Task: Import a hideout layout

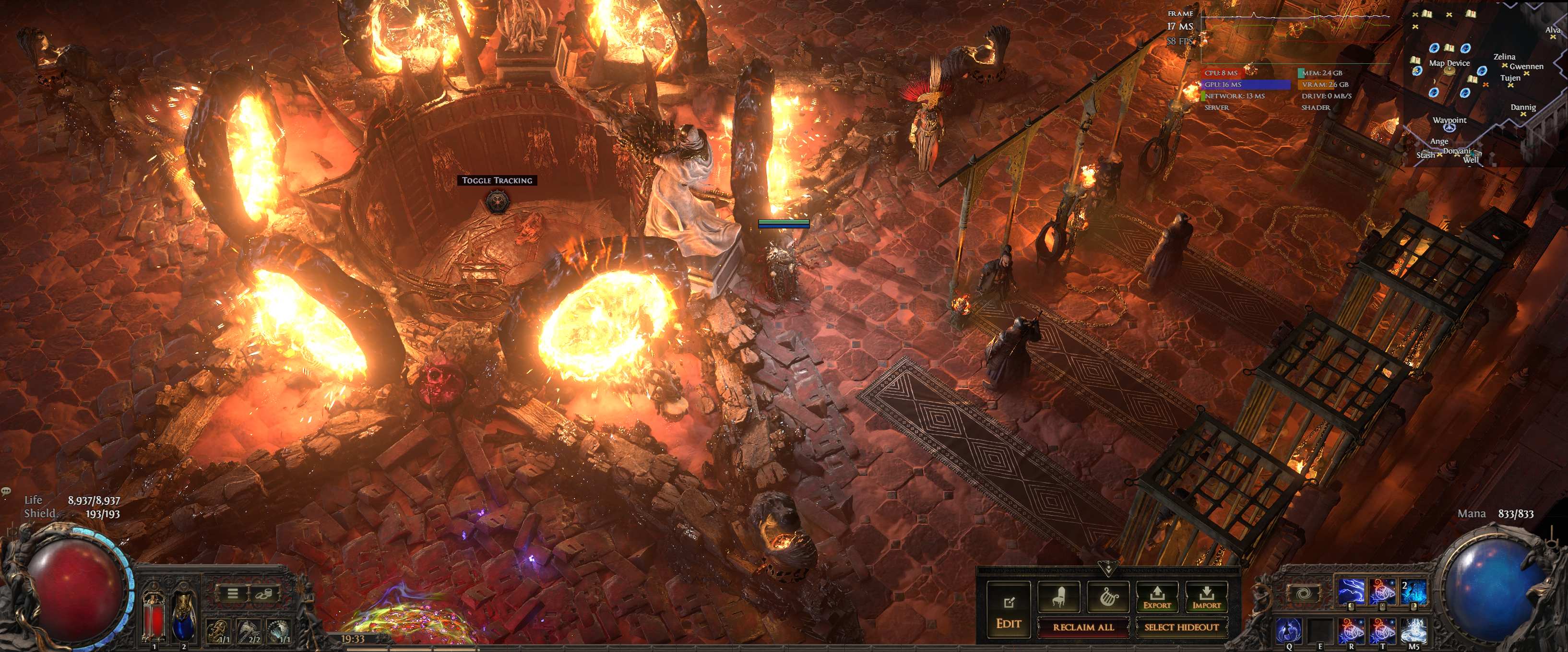Action: click(x=1206, y=598)
